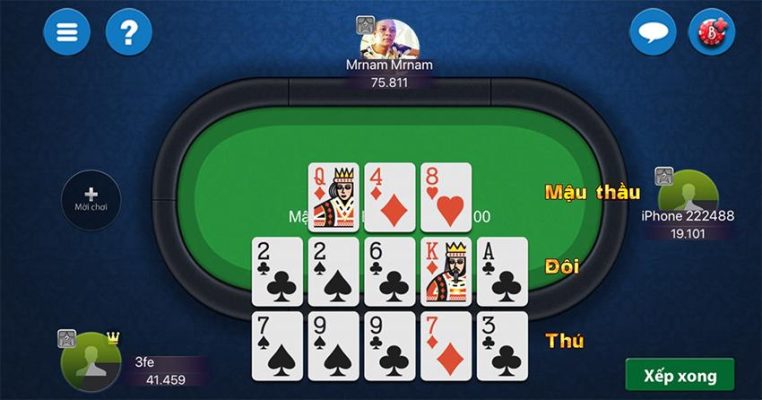
Task: Confirm arrangement with Xếp xong
Action: pyautogui.click(x=679, y=375)
